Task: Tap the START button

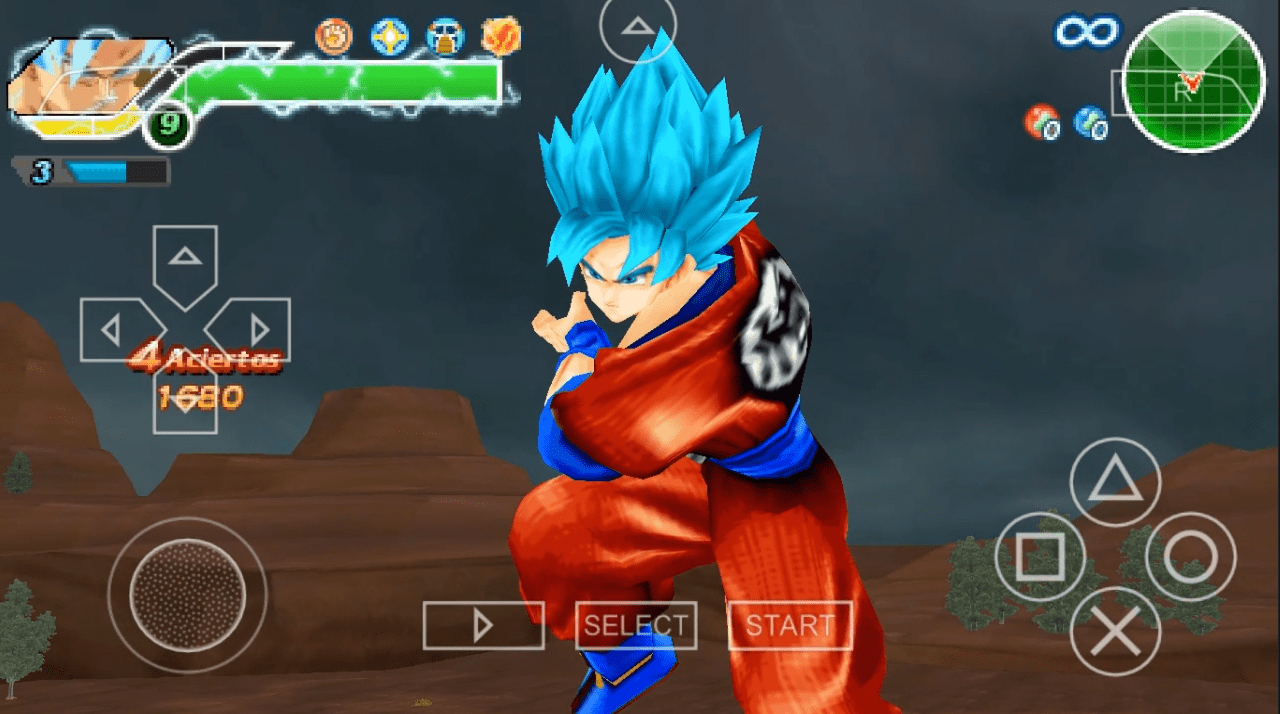Action: (x=789, y=625)
